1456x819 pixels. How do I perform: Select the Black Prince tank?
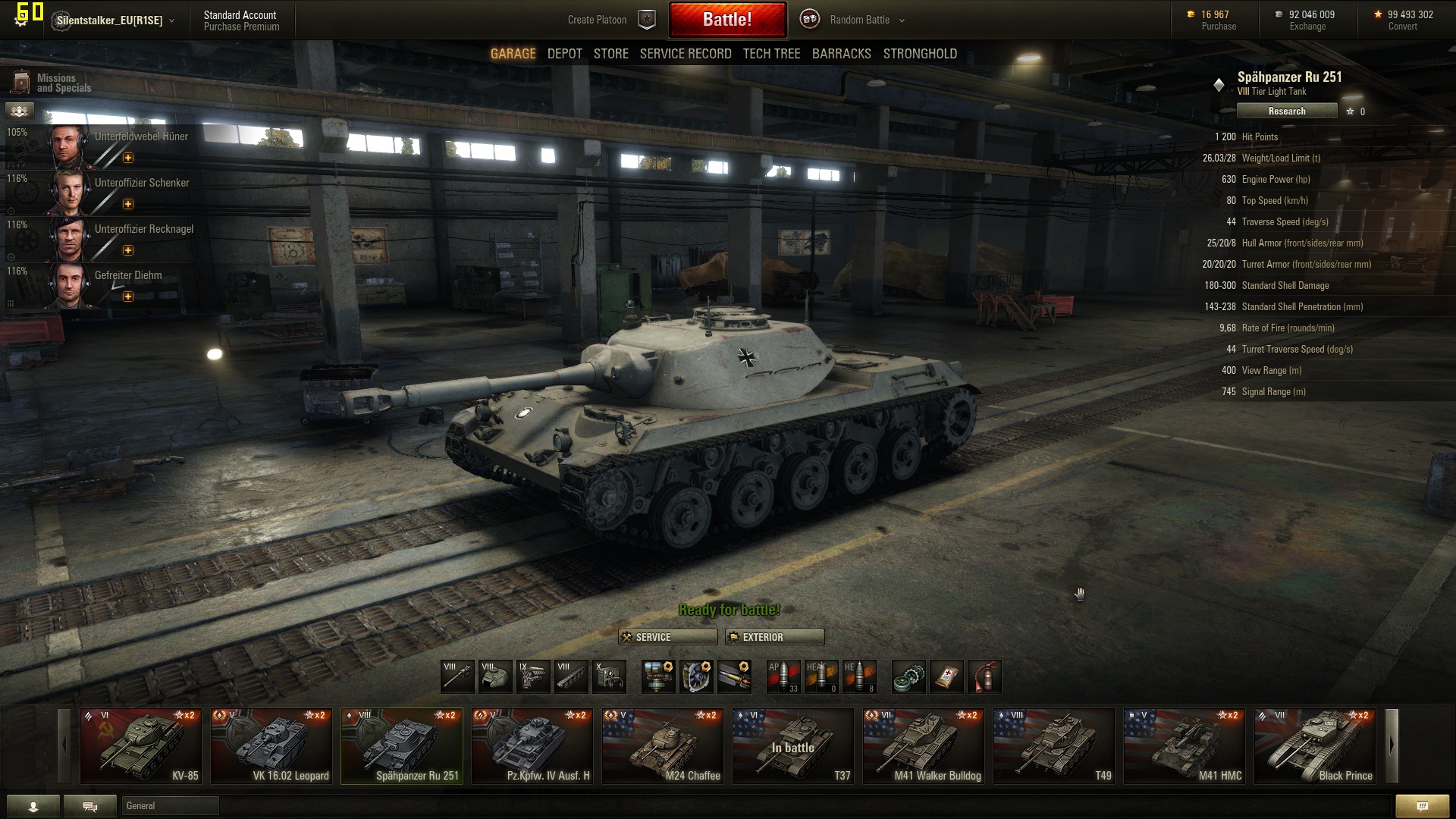[x=1314, y=746]
